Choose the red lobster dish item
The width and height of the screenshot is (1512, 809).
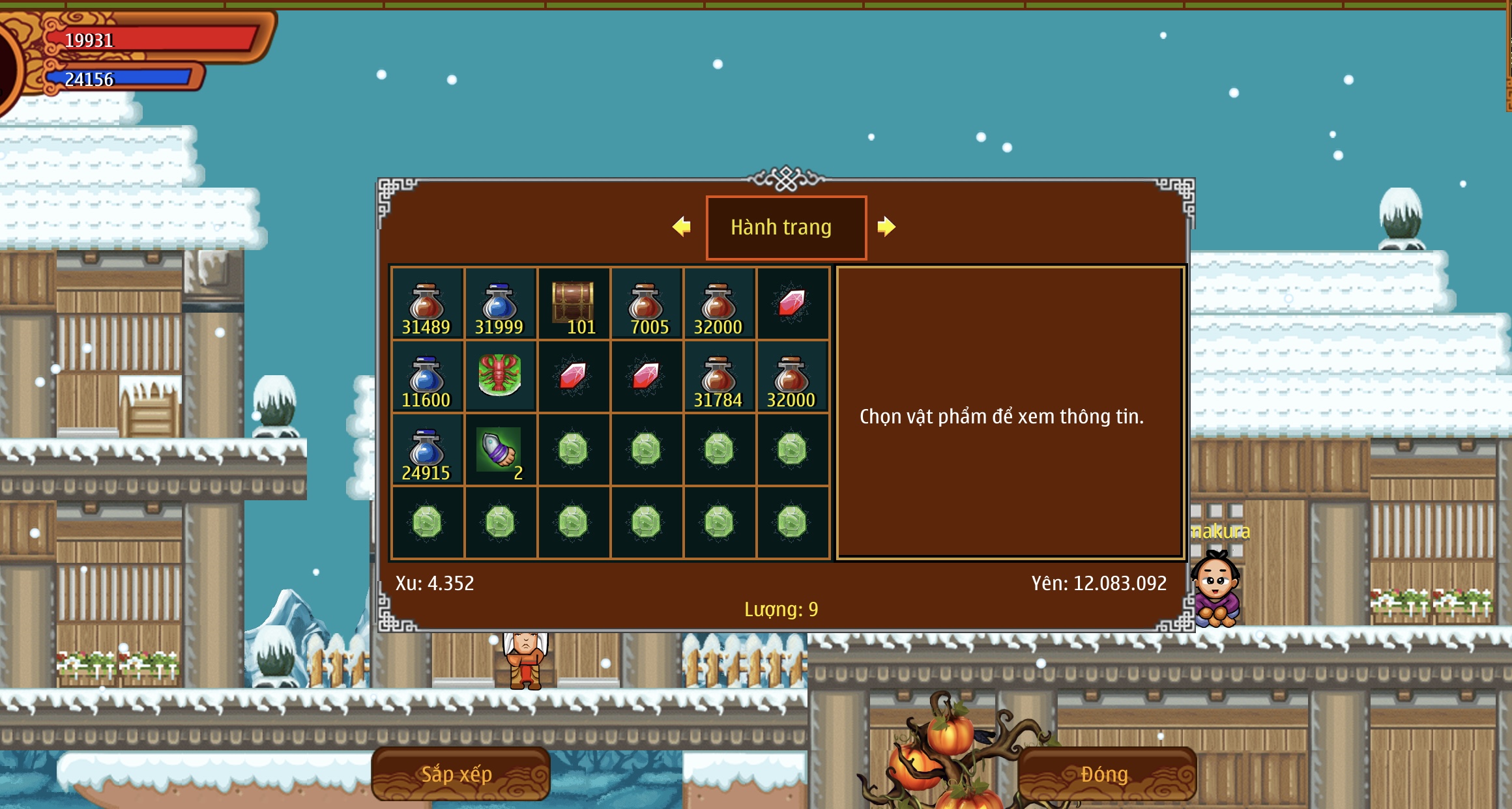(500, 376)
